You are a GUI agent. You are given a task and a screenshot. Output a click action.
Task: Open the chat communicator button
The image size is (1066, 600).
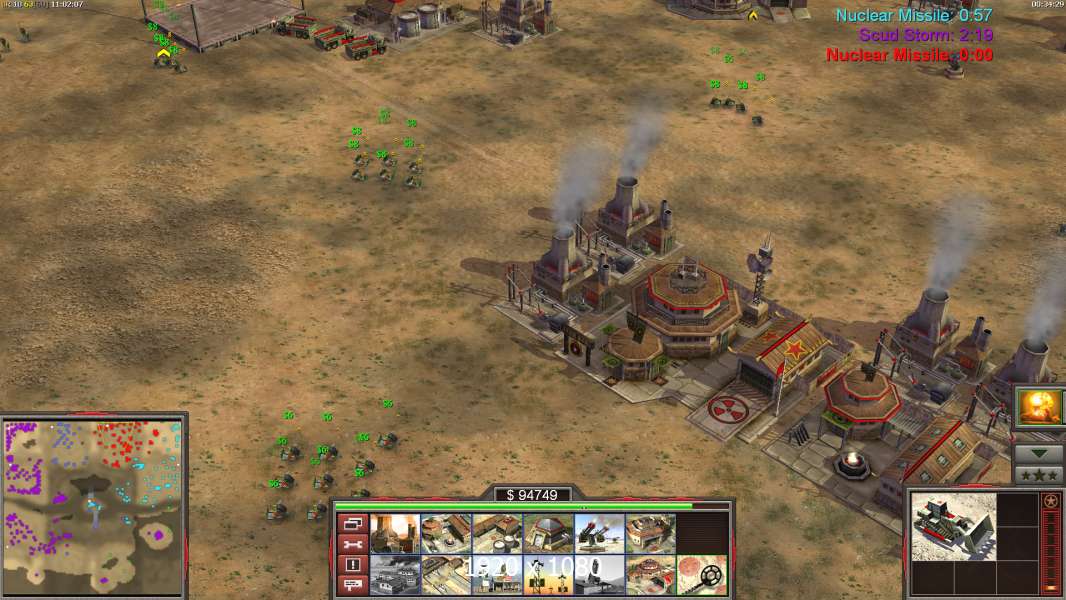pyautogui.click(x=351, y=586)
